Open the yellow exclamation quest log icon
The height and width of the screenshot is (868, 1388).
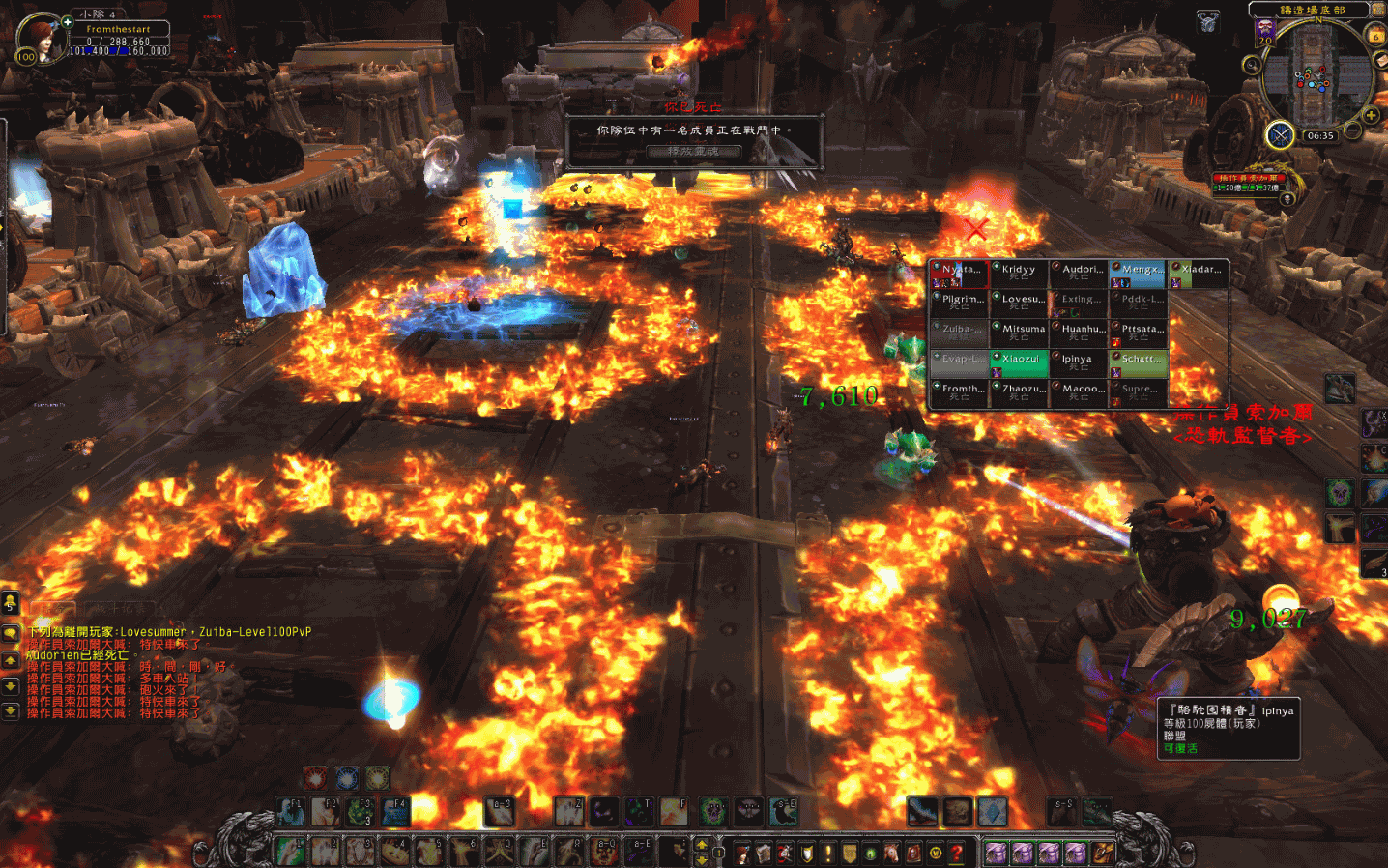click(x=827, y=853)
